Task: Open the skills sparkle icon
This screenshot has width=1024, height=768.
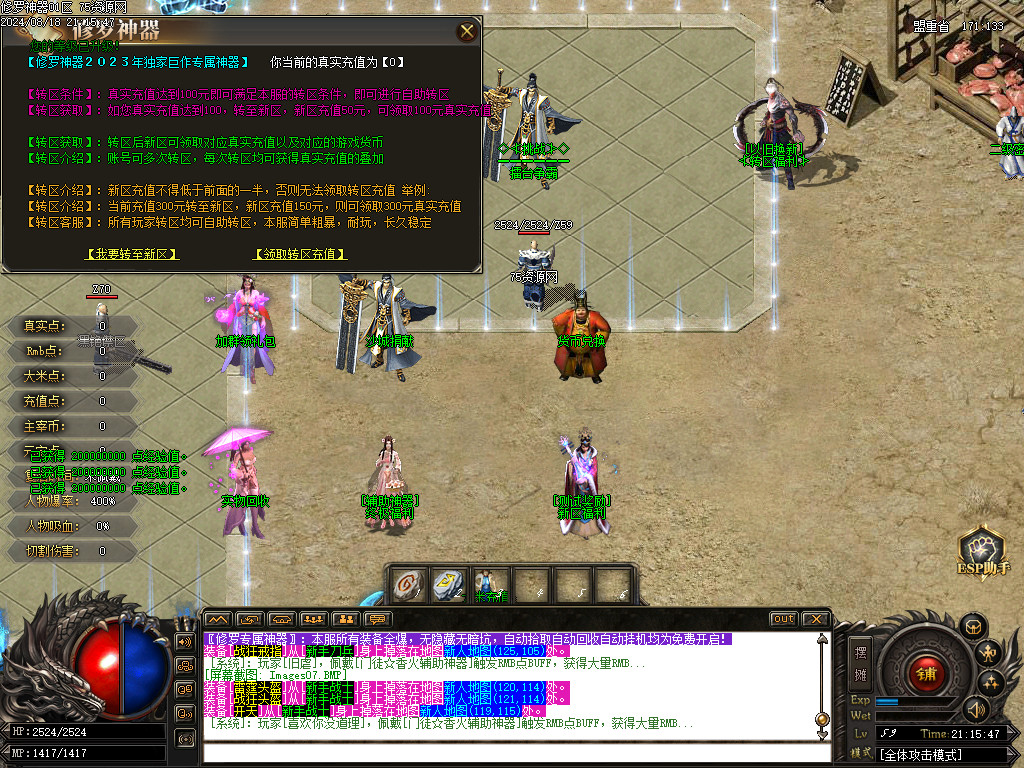Action: [x=991, y=683]
